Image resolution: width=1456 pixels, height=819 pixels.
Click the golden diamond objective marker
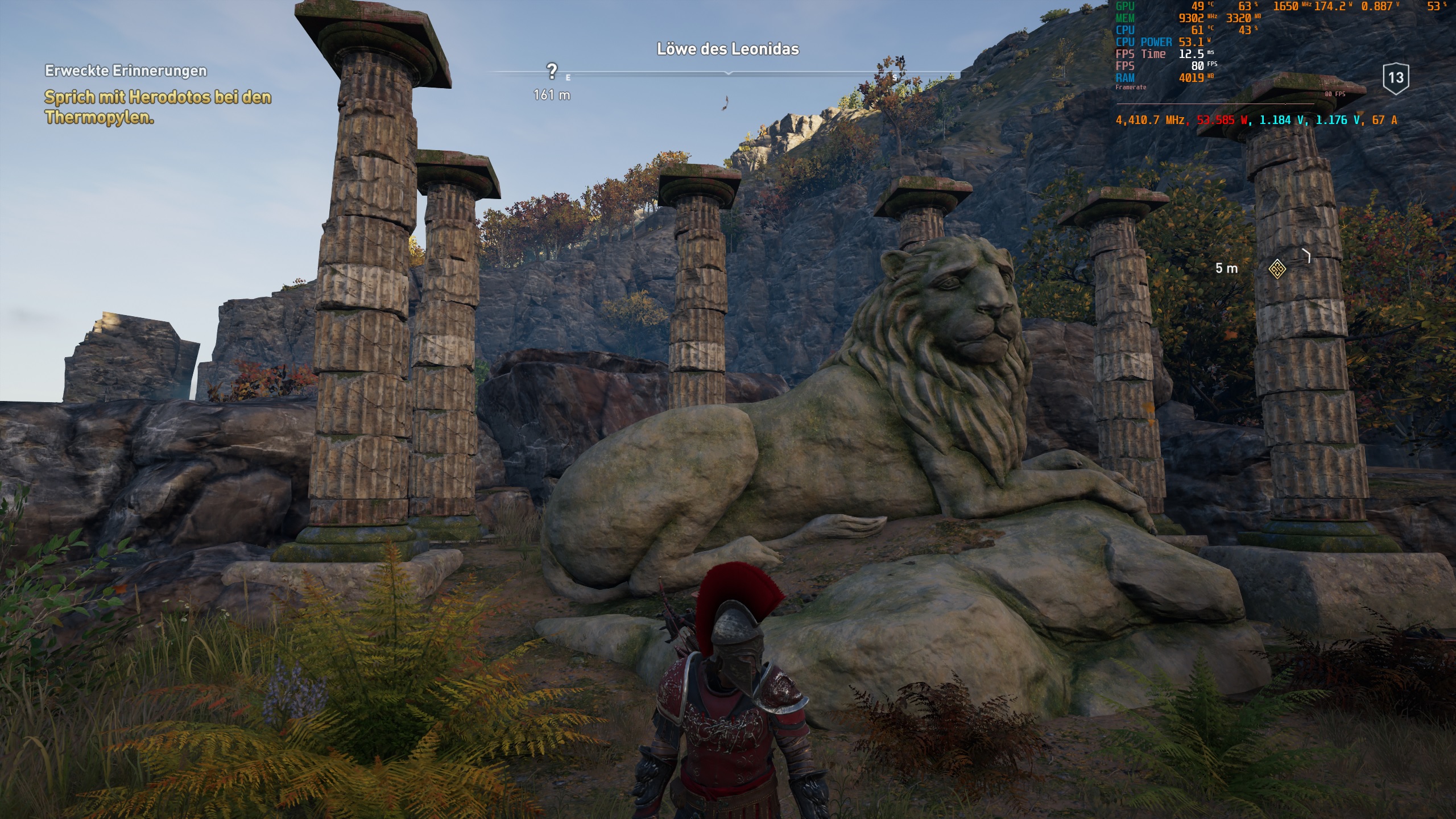[1277, 268]
